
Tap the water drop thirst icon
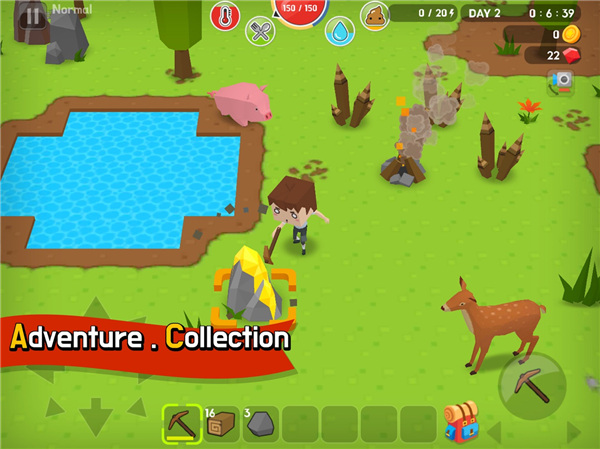[x=340, y=31]
